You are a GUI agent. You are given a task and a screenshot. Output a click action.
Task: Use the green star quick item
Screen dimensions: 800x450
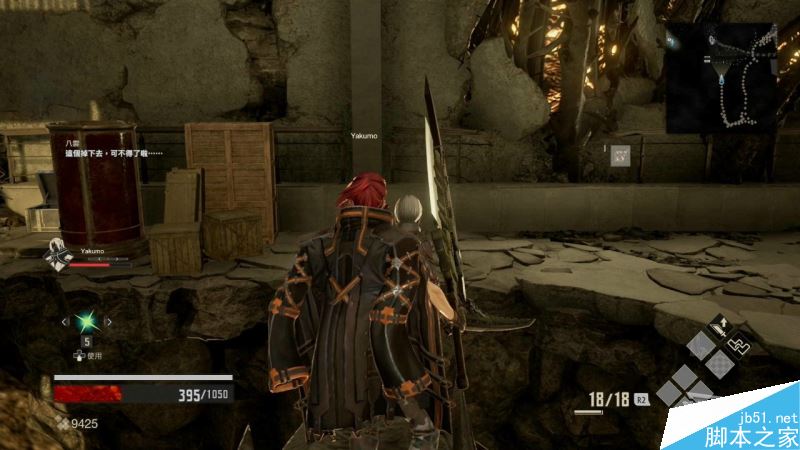(87, 321)
